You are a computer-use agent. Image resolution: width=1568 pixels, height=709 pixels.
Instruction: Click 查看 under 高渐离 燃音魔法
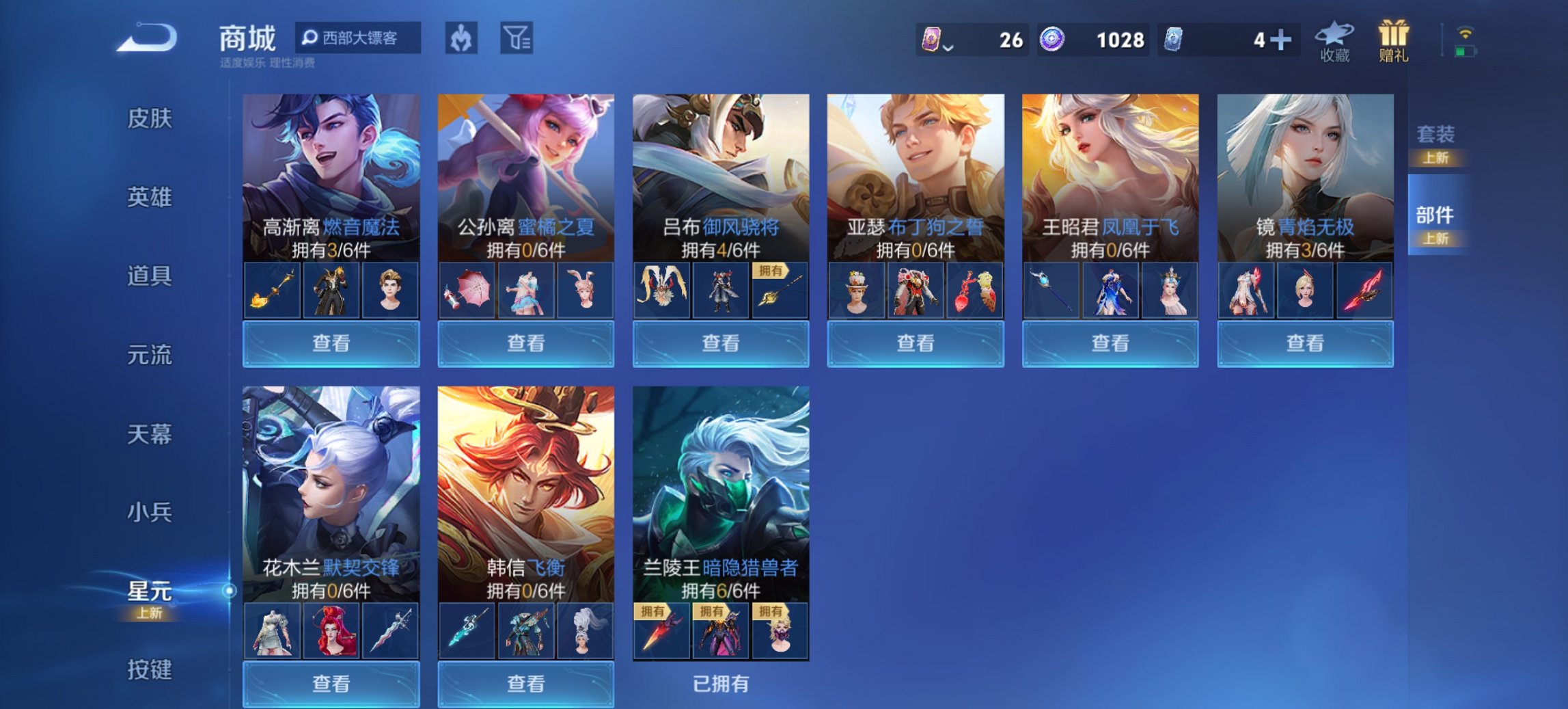point(330,343)
